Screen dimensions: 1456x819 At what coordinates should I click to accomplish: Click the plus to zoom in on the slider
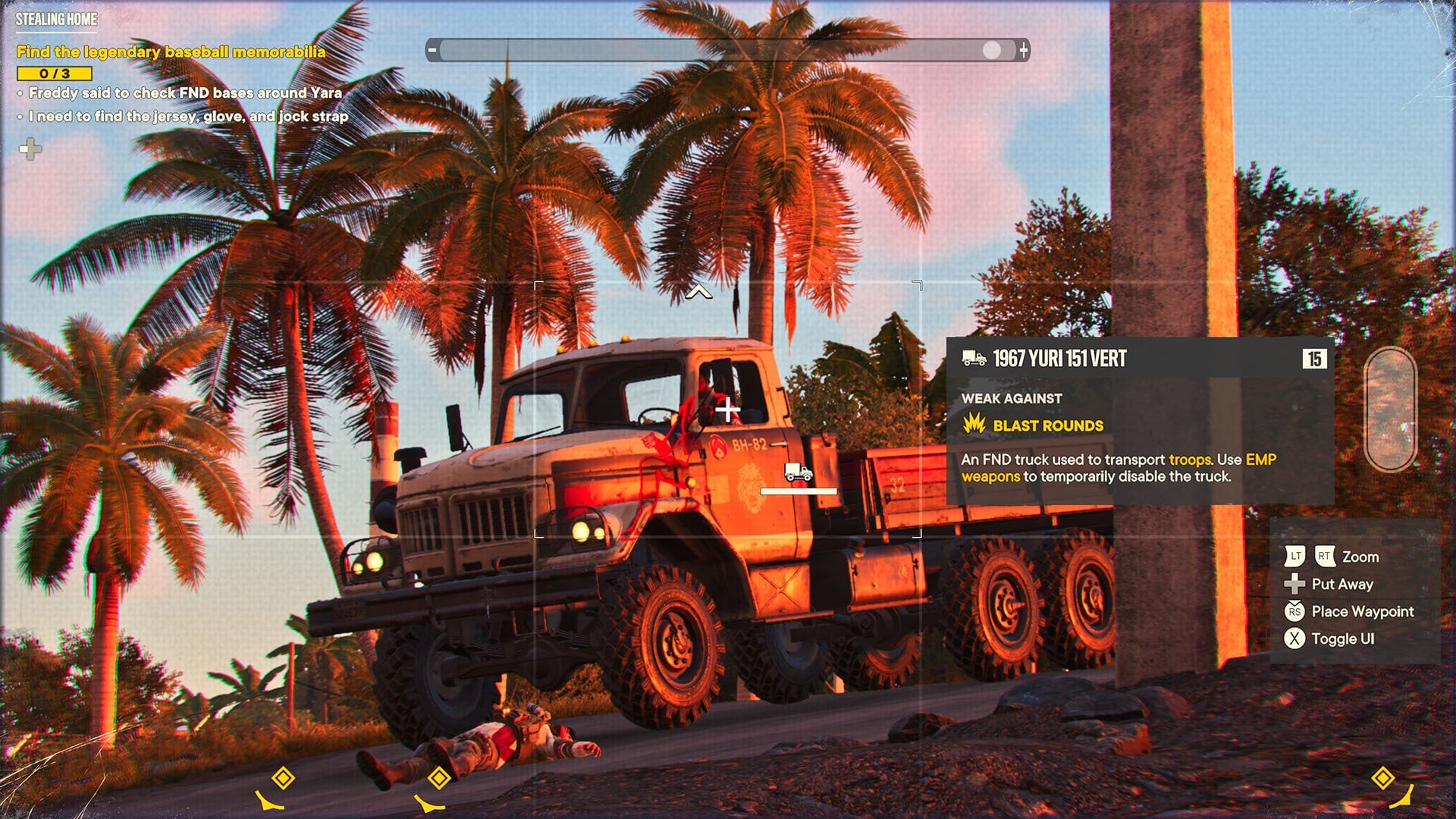point(1025,51)
